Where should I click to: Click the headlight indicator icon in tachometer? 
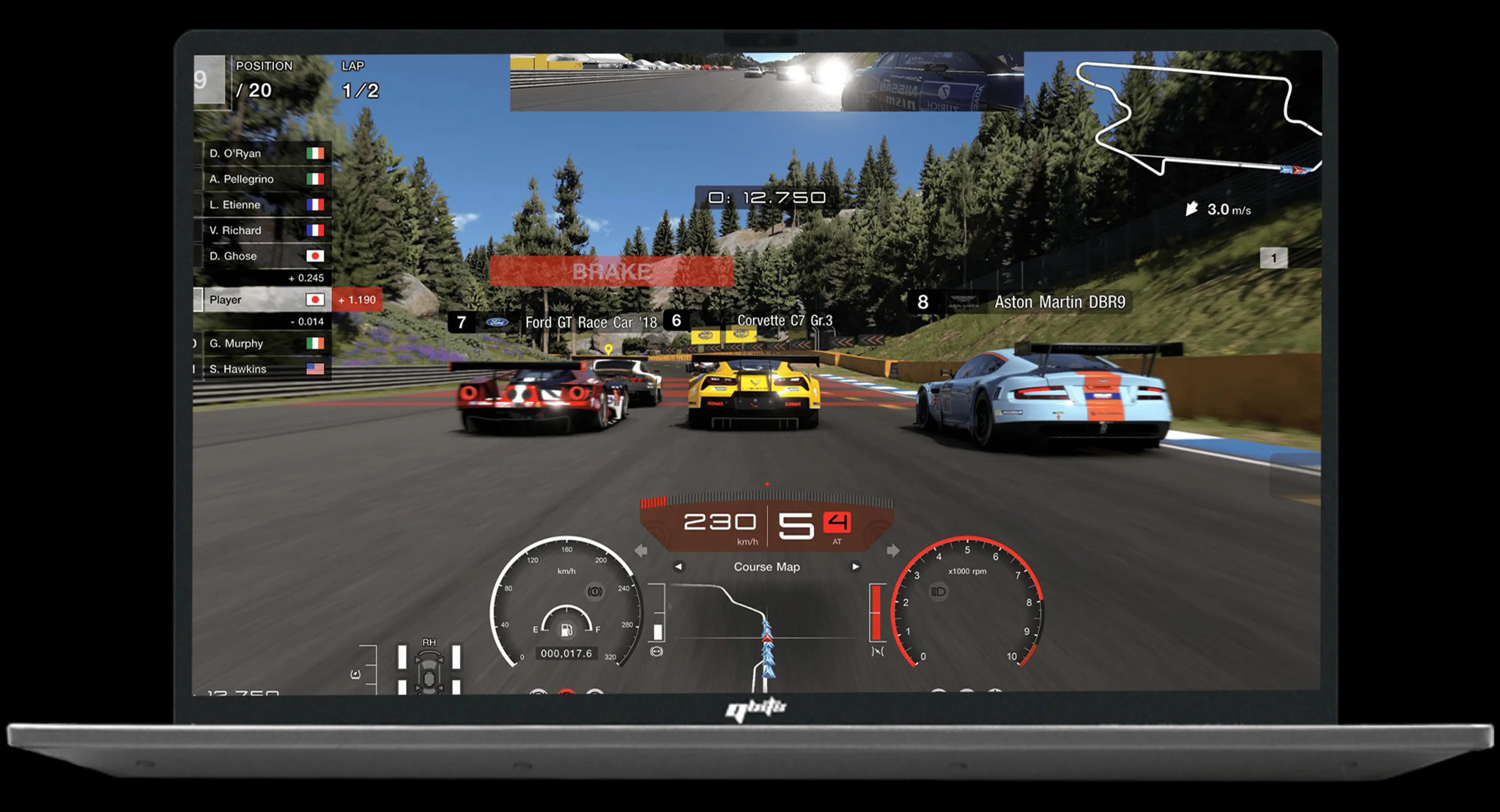[939, 592]
